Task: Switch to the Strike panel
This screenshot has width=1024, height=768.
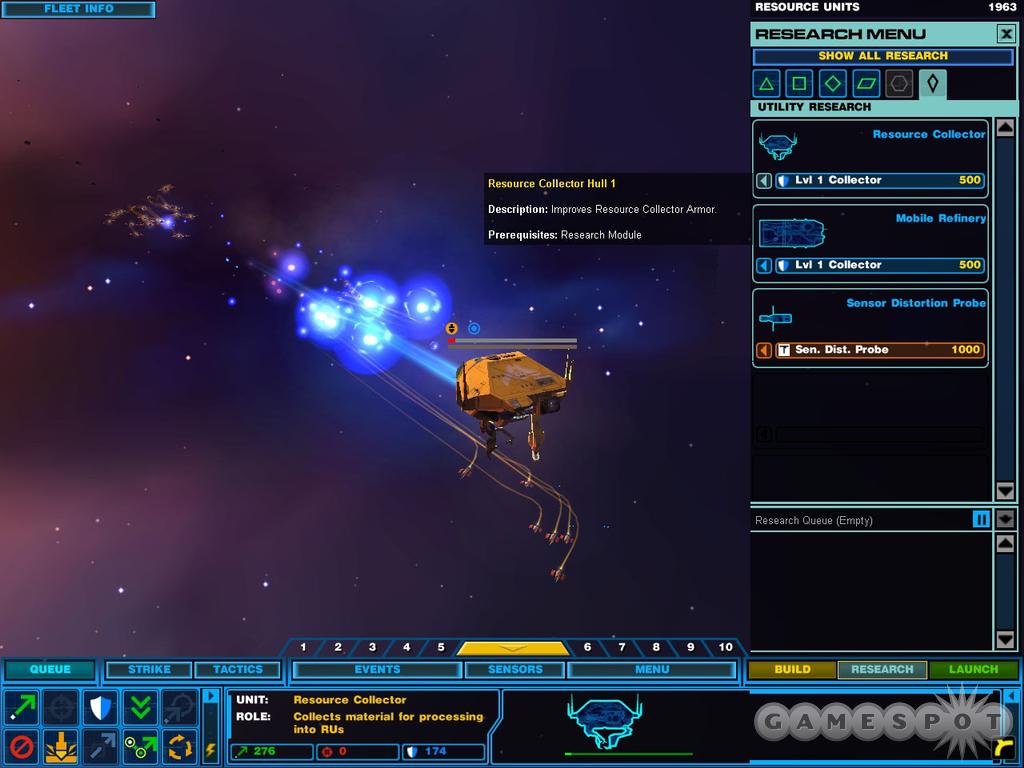Action: (x=149, y=669)
